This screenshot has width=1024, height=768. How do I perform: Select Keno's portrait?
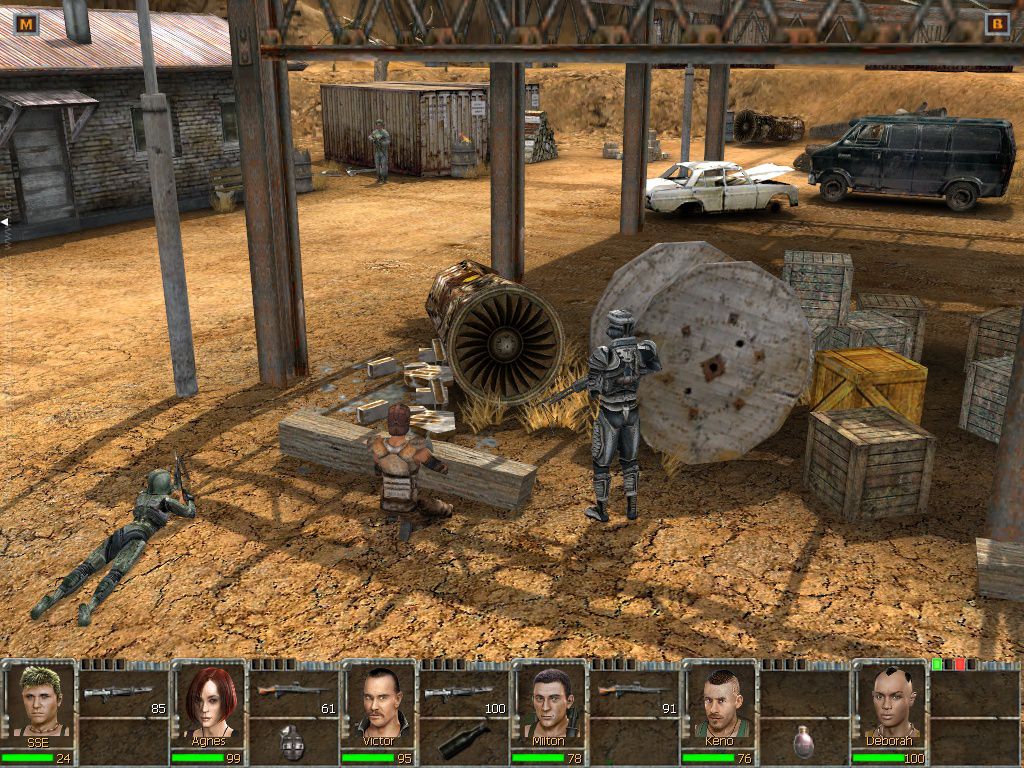pos(720,701)
